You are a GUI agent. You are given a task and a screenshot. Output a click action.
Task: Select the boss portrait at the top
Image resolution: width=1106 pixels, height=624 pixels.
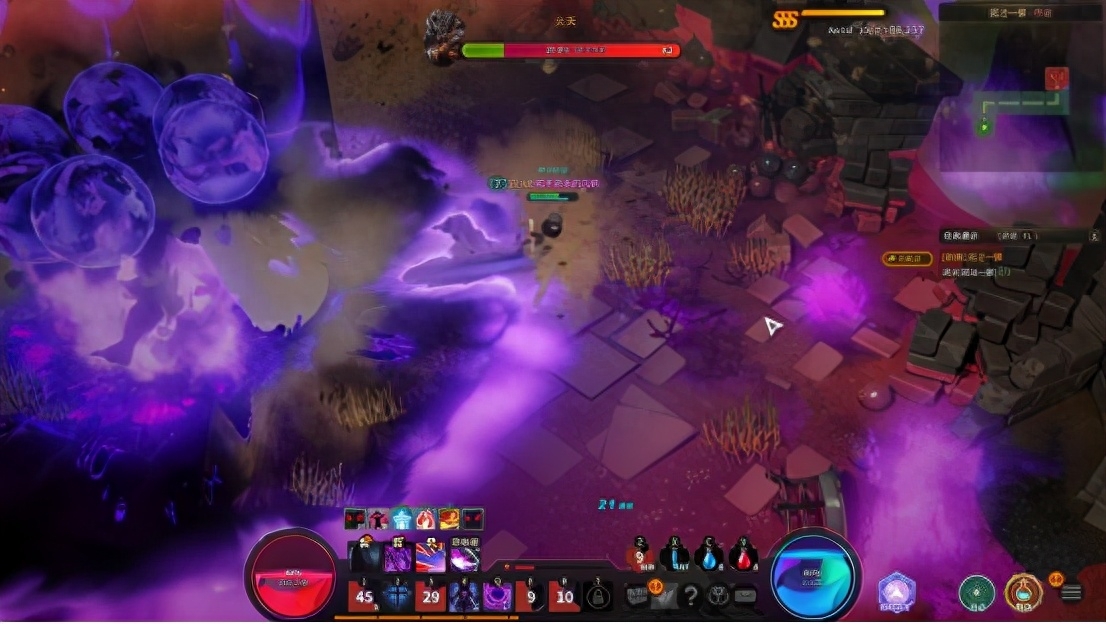click(443, 38)
